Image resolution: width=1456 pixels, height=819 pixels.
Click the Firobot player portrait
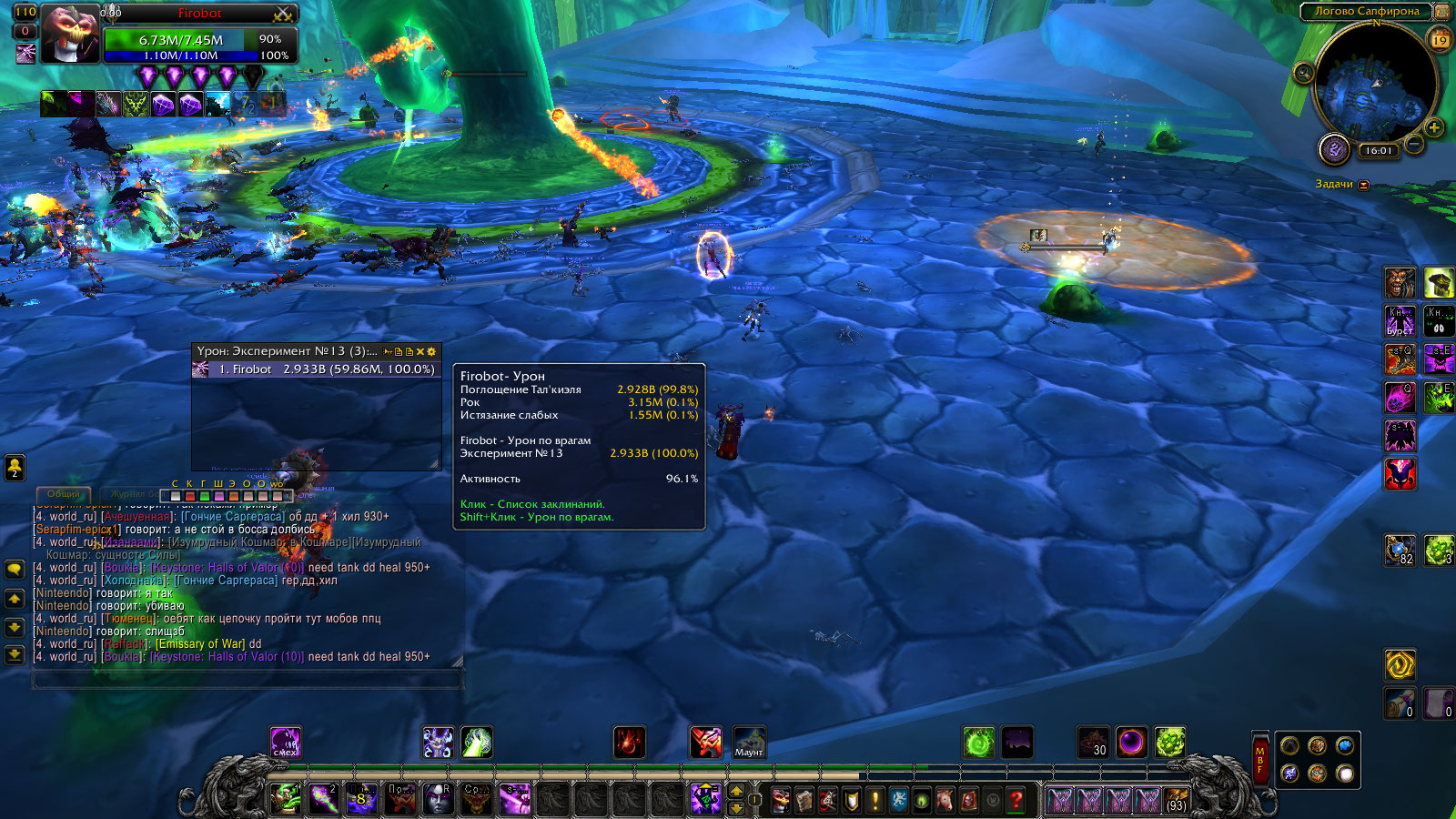tap(69, 35)
